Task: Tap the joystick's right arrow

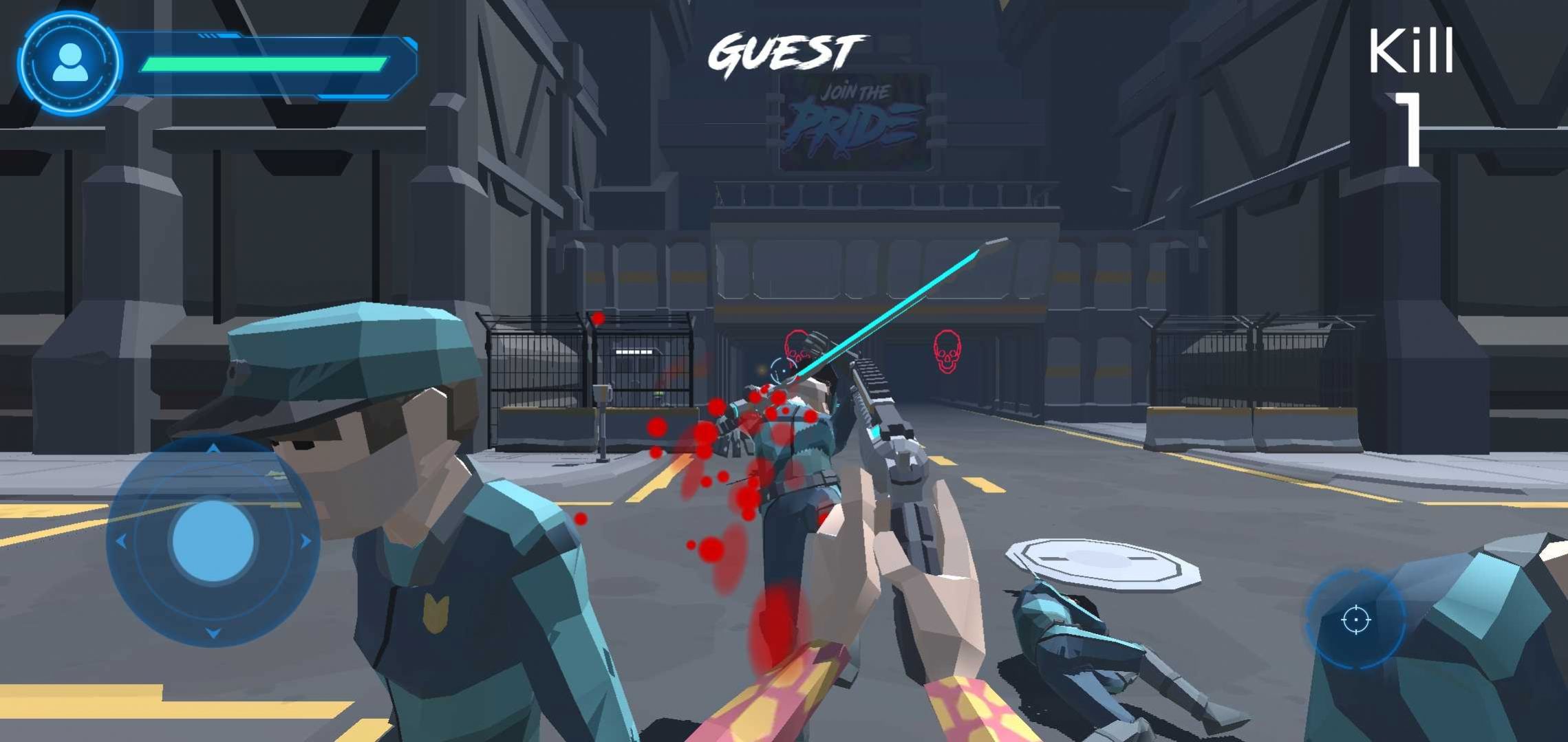Action: (305, 541)
